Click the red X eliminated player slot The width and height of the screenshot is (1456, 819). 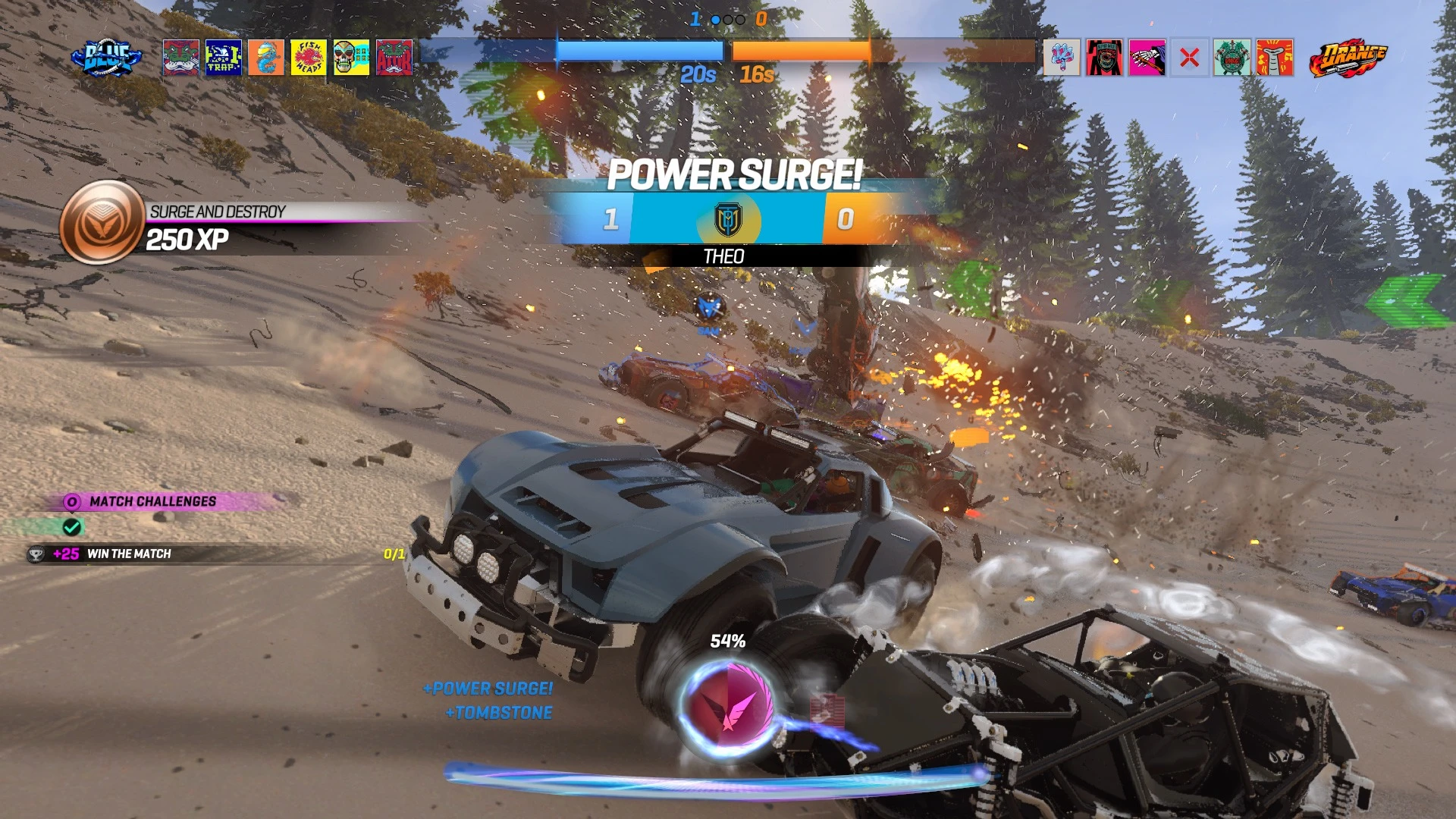pos(1189,57)
